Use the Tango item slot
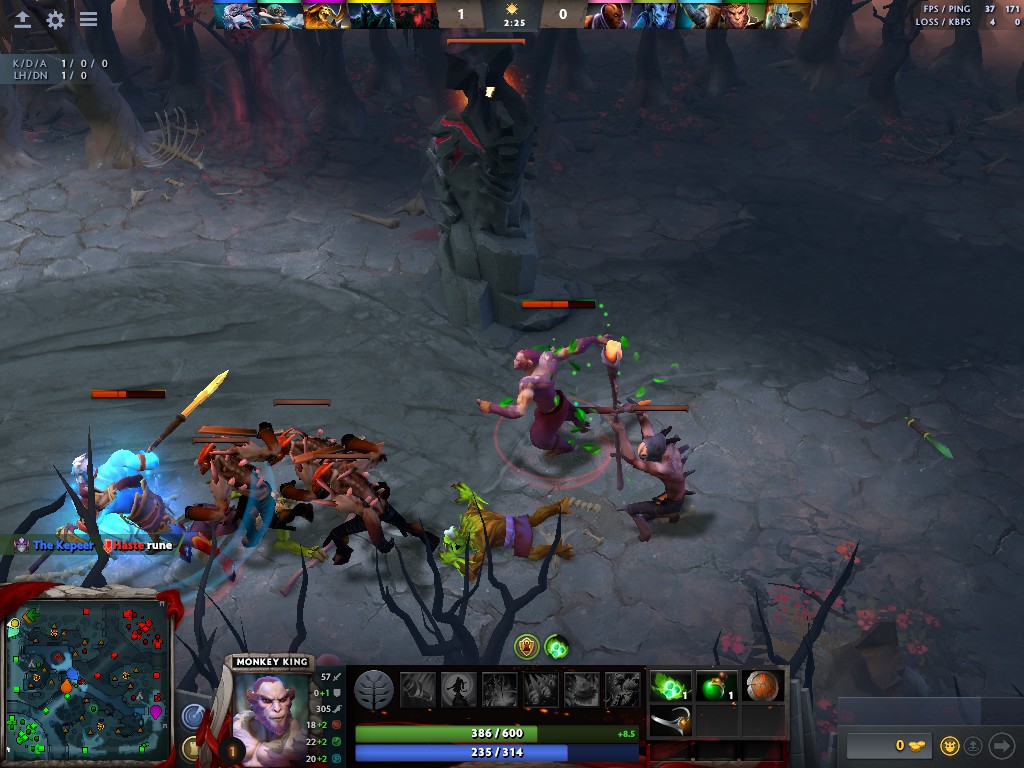This screenshot has width=1024, height=768. pyautogui.click(x=670, y=687)
